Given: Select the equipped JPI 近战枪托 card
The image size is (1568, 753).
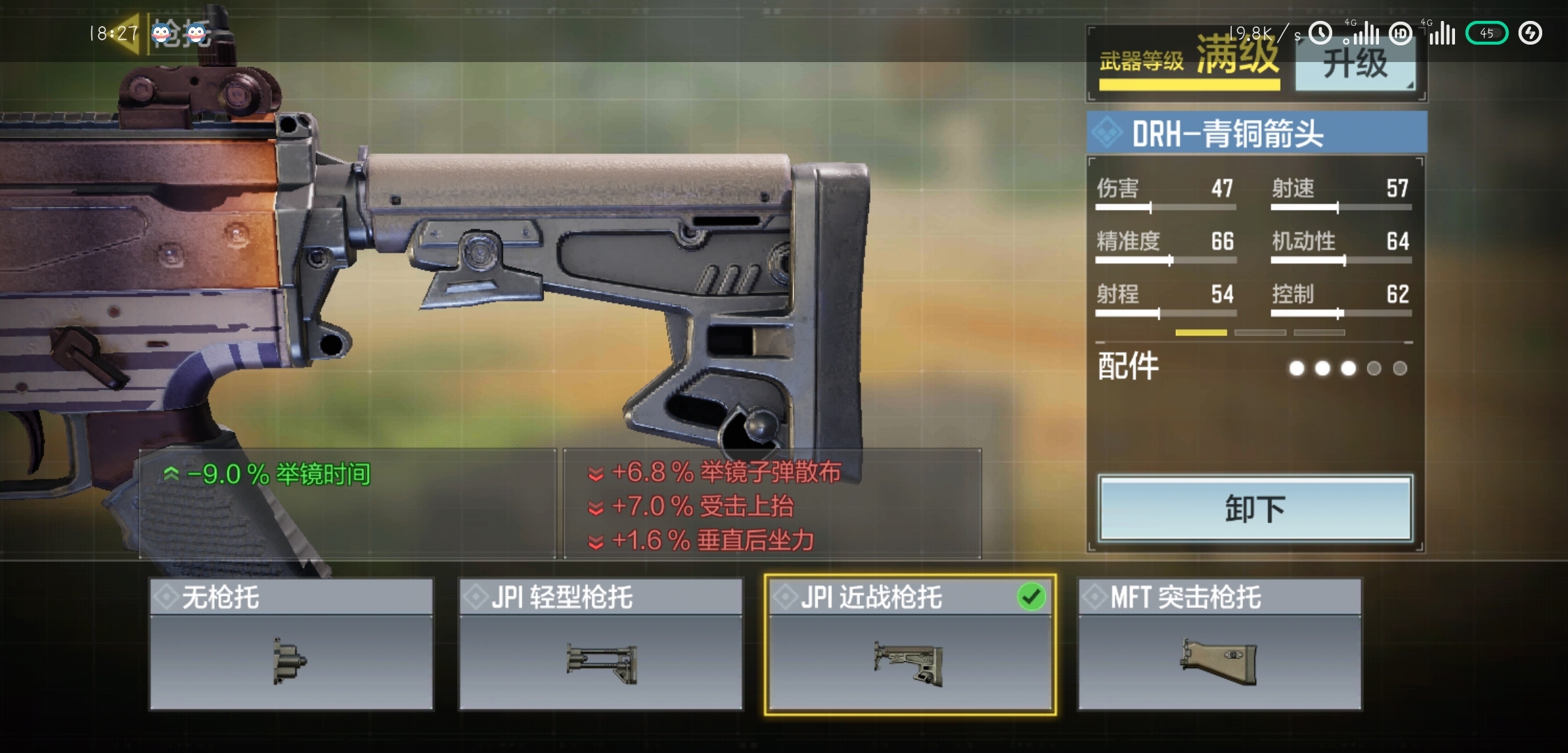Looking at the screenshot, I should click(910, 644).
